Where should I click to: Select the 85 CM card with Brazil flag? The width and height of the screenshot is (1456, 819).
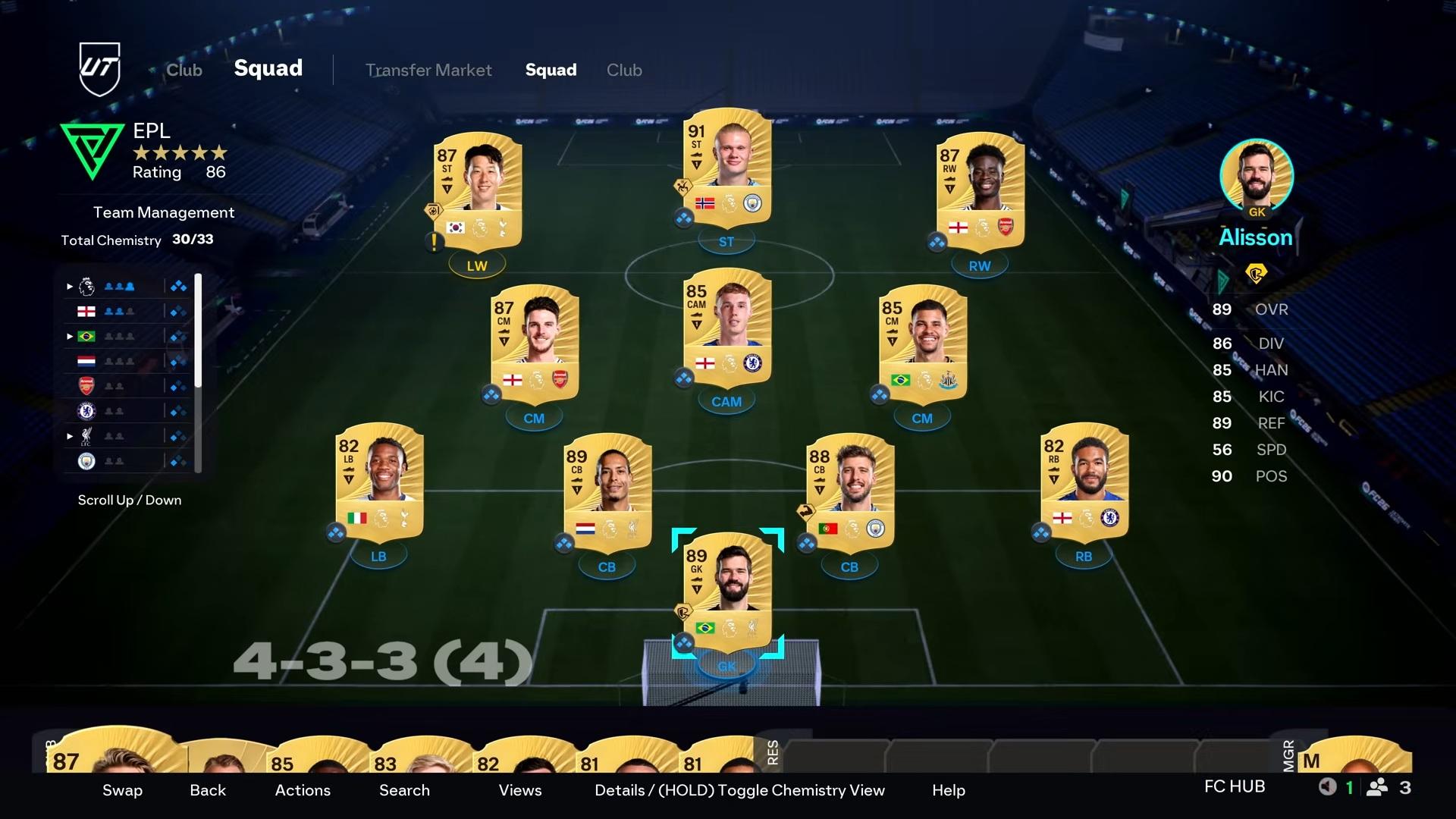click(x=922, y=344)
